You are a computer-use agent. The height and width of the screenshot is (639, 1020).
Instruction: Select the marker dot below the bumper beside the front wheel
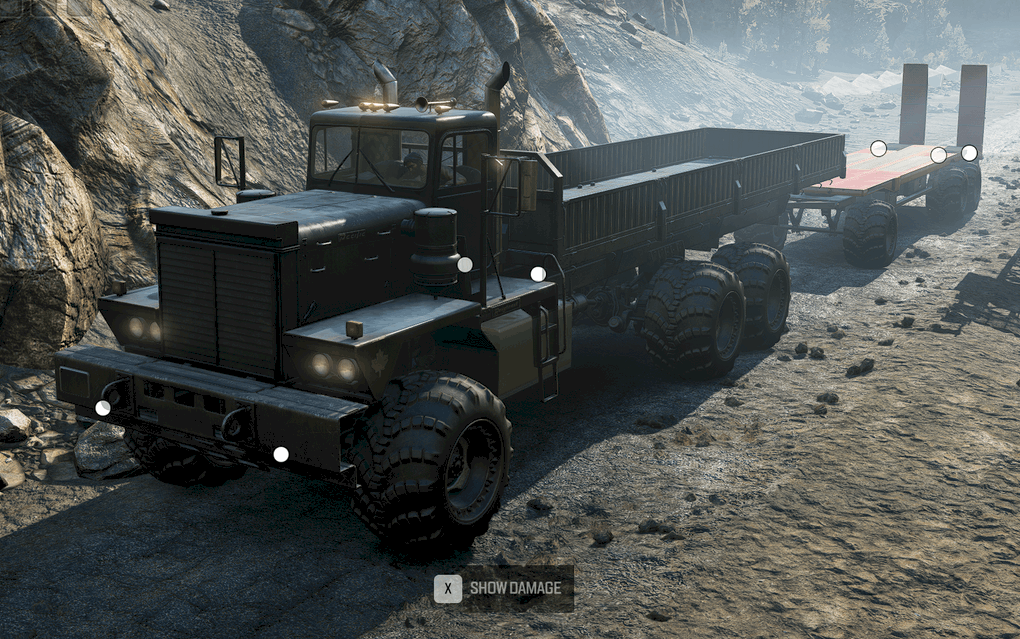pyautogui.click(x=281, y=454)
